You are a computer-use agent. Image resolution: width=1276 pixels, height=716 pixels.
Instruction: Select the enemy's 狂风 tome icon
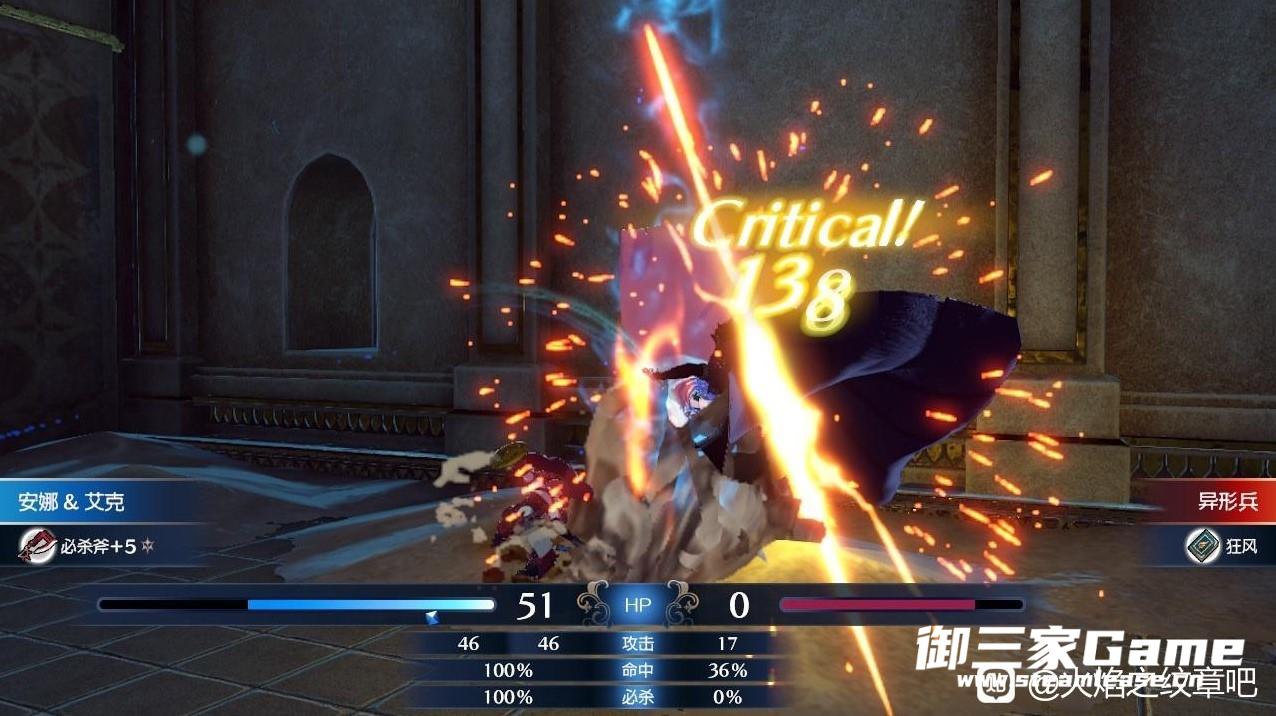(x=1202, y=545)
